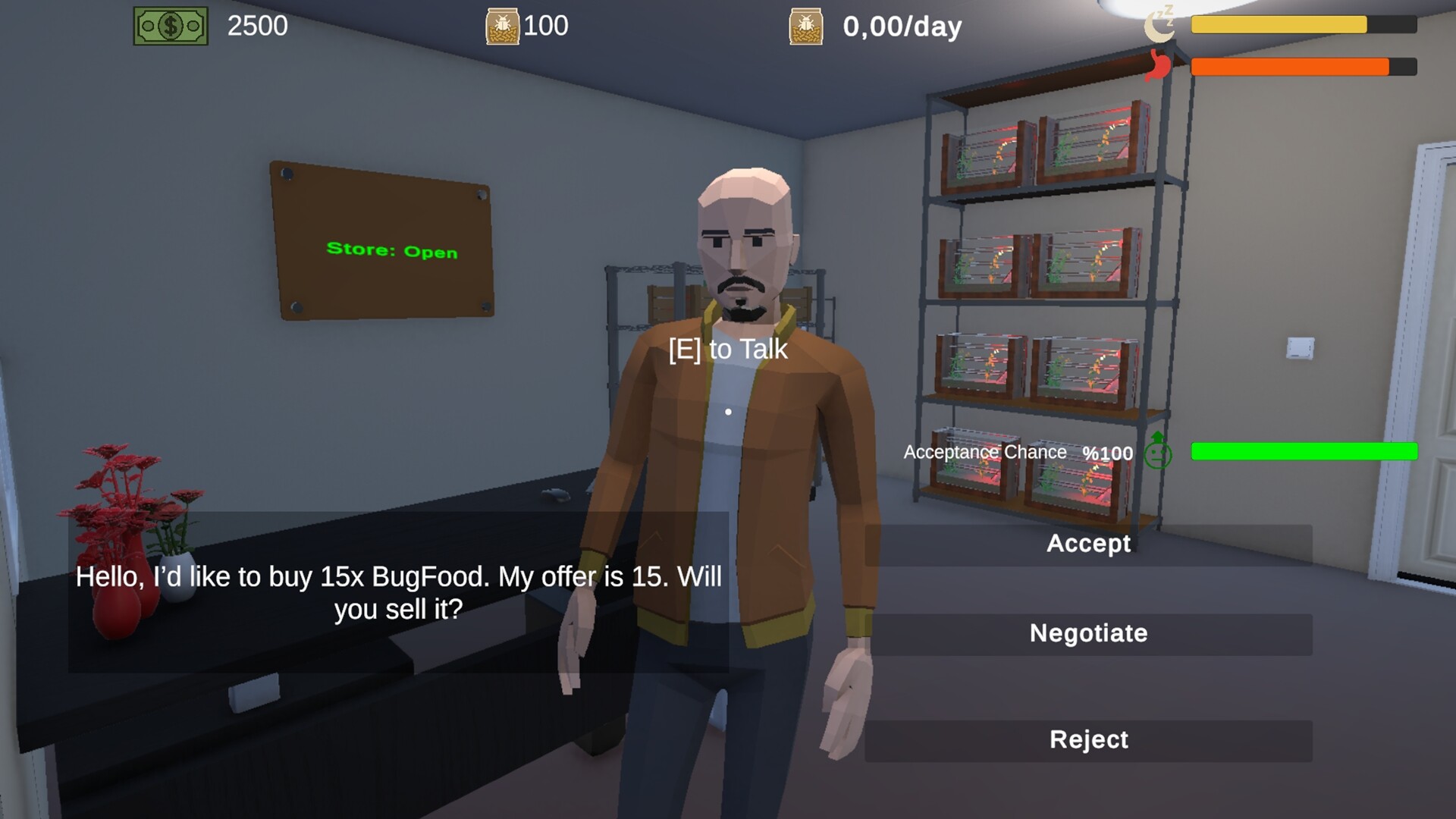Accept the customer's BugFood offer
The width and height of the screenshot is (1456, 819).
coord(1088,543)
